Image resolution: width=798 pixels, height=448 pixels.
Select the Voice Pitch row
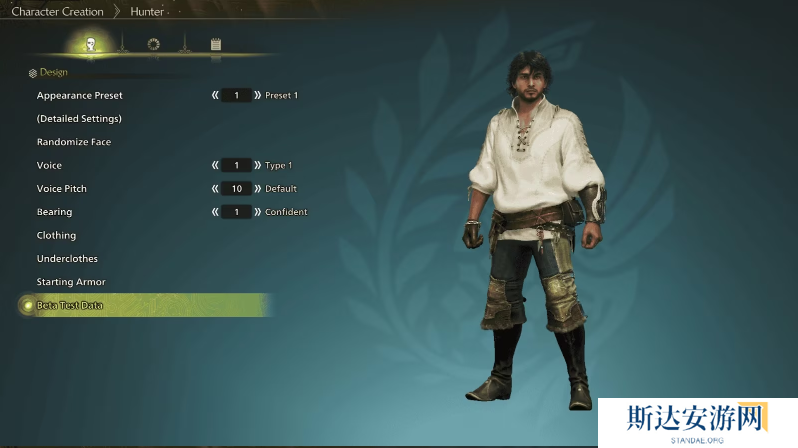[x=62, y=189]
